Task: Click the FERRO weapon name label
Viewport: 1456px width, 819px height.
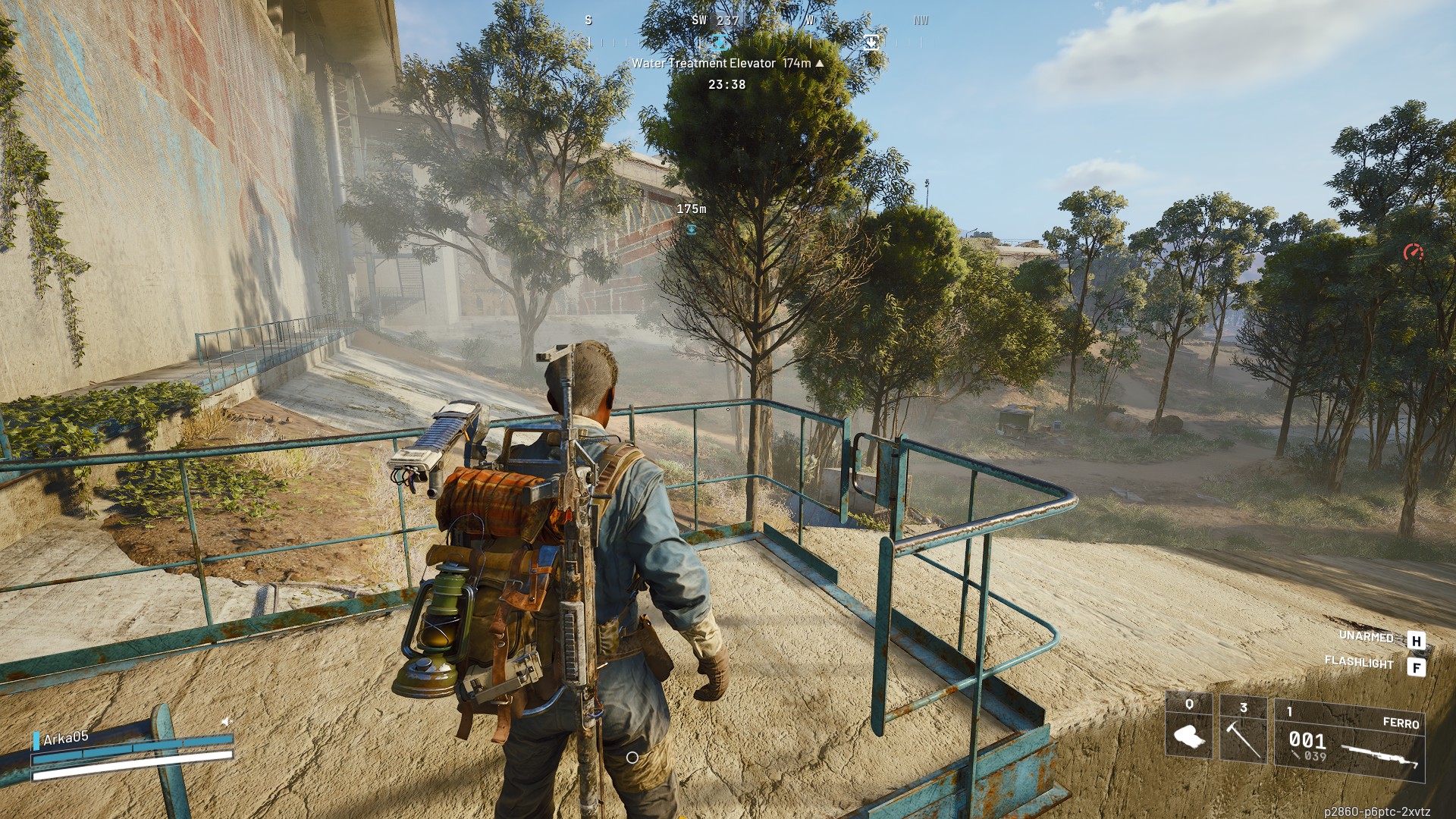Action: pos(1401,723)
